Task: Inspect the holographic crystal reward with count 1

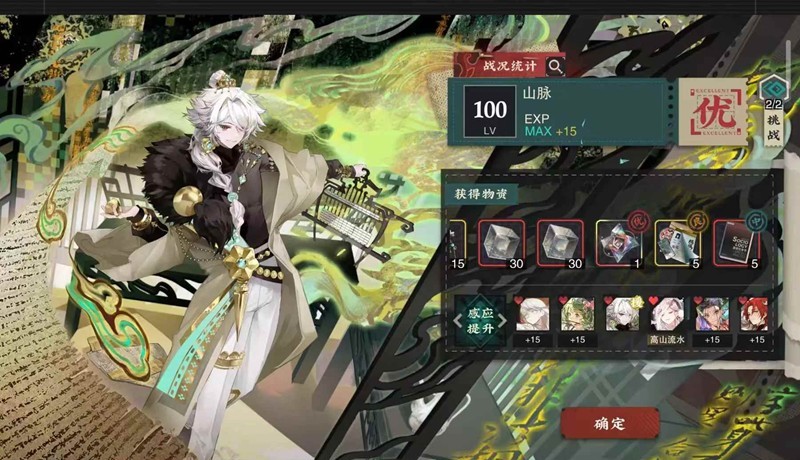Action: click(617, 241)
